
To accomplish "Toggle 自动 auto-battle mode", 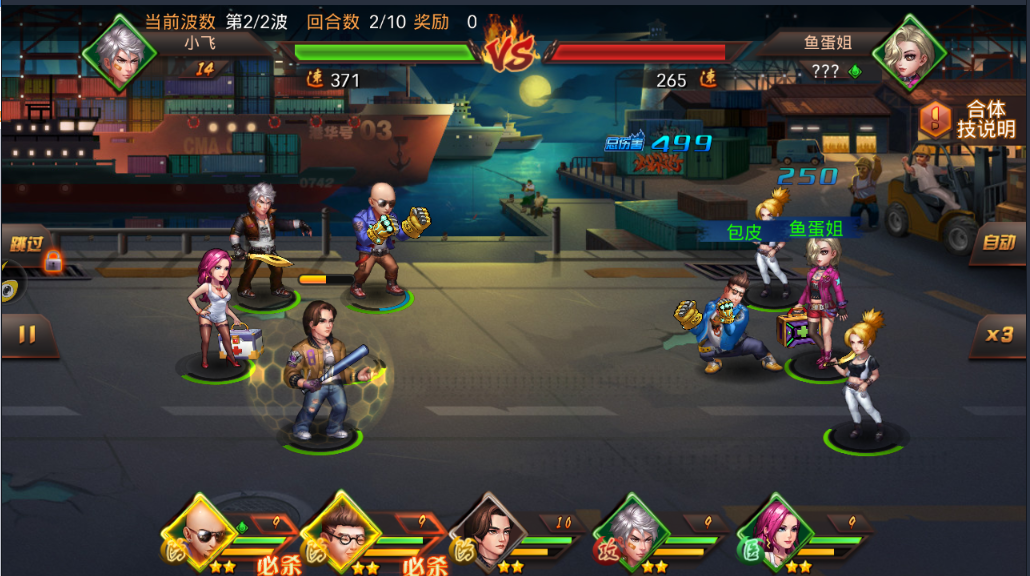I will (997, 243).
